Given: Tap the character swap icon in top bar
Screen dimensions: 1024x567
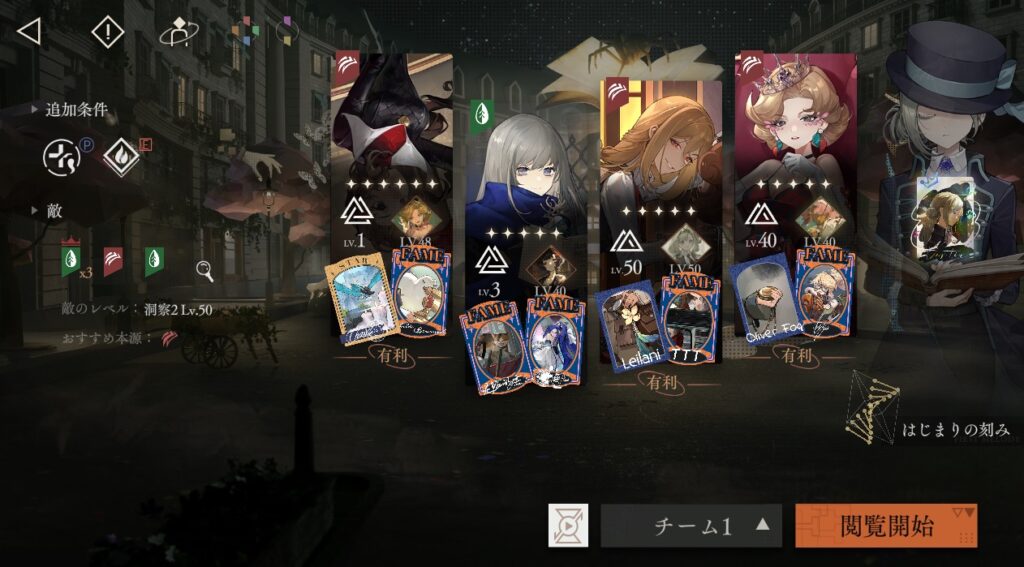Looking at the screenshot, I should 179,32.
